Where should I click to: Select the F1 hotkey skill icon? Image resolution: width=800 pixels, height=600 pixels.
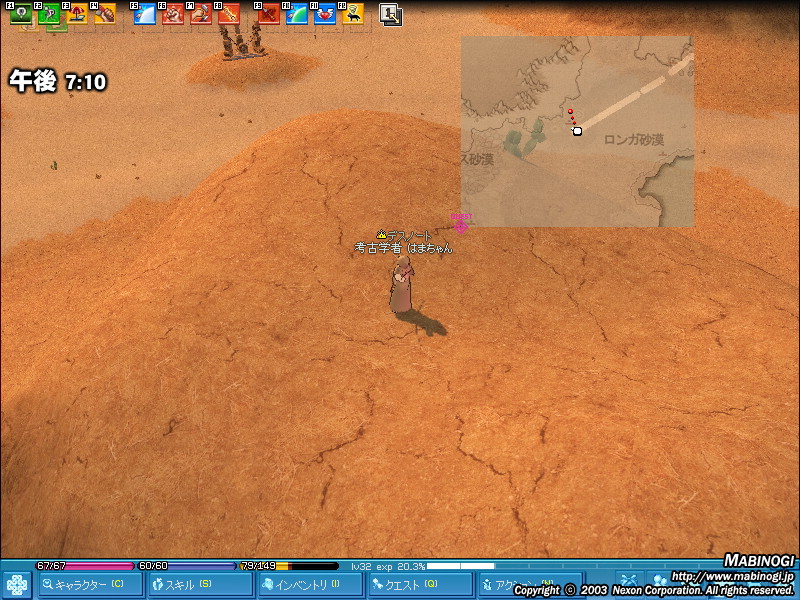coord(19,14)
